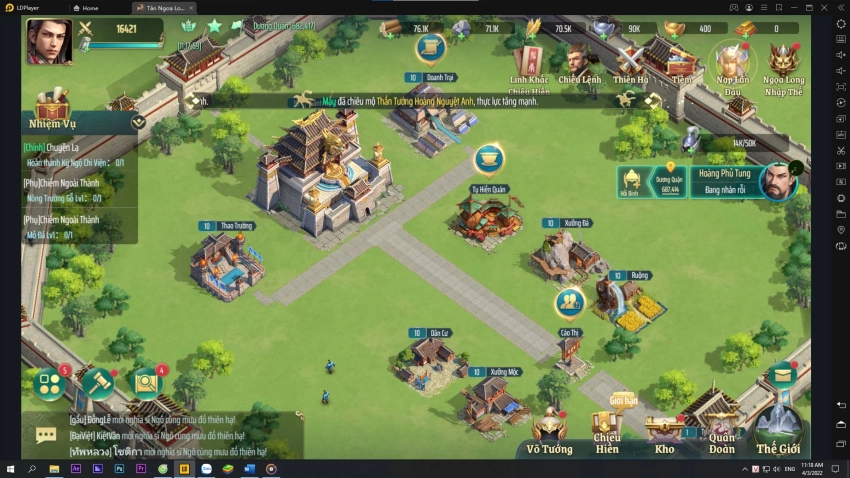This screenshot has width=850, height=478.
Task: Open the four-shapes menu icon
Action: tap(49, 383)
